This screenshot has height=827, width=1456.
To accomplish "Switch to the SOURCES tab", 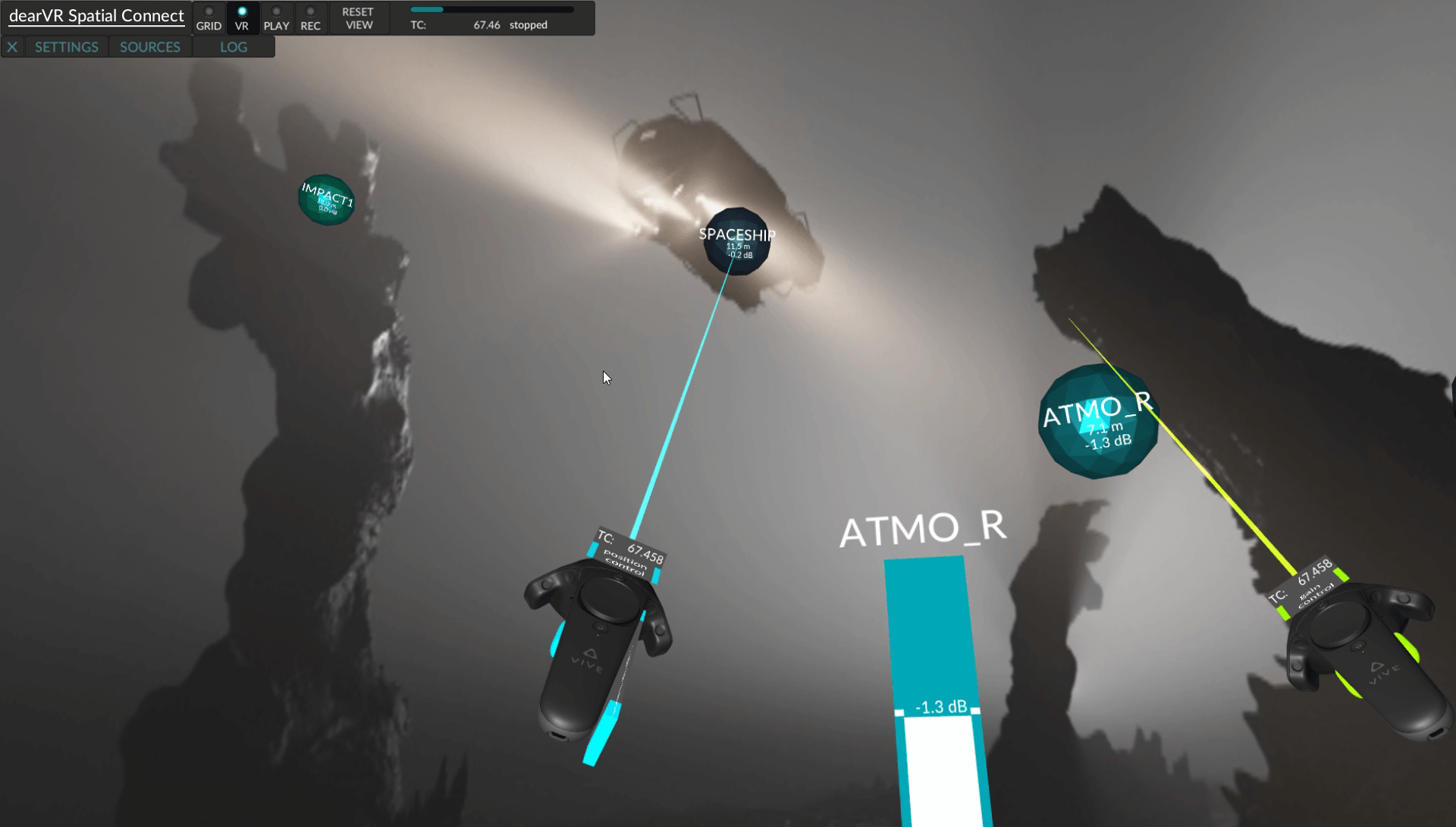I will point(149,46).
